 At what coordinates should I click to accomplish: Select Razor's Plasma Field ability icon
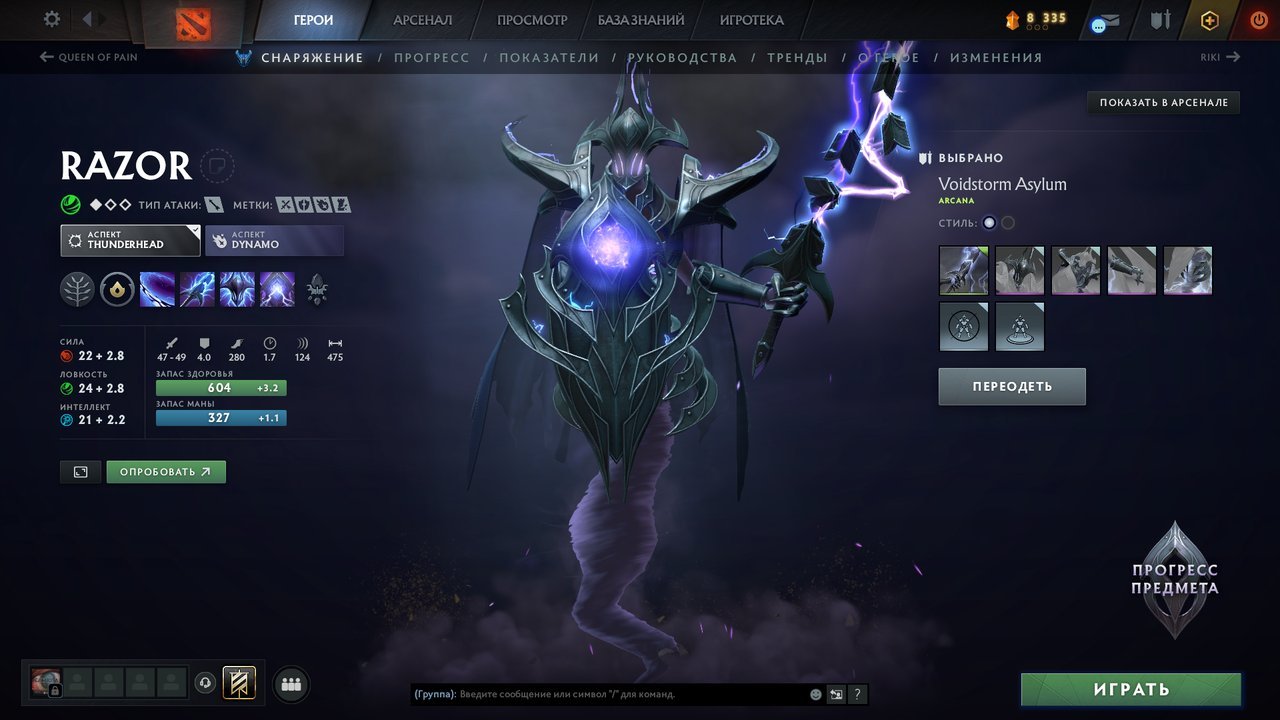(157, 289)
